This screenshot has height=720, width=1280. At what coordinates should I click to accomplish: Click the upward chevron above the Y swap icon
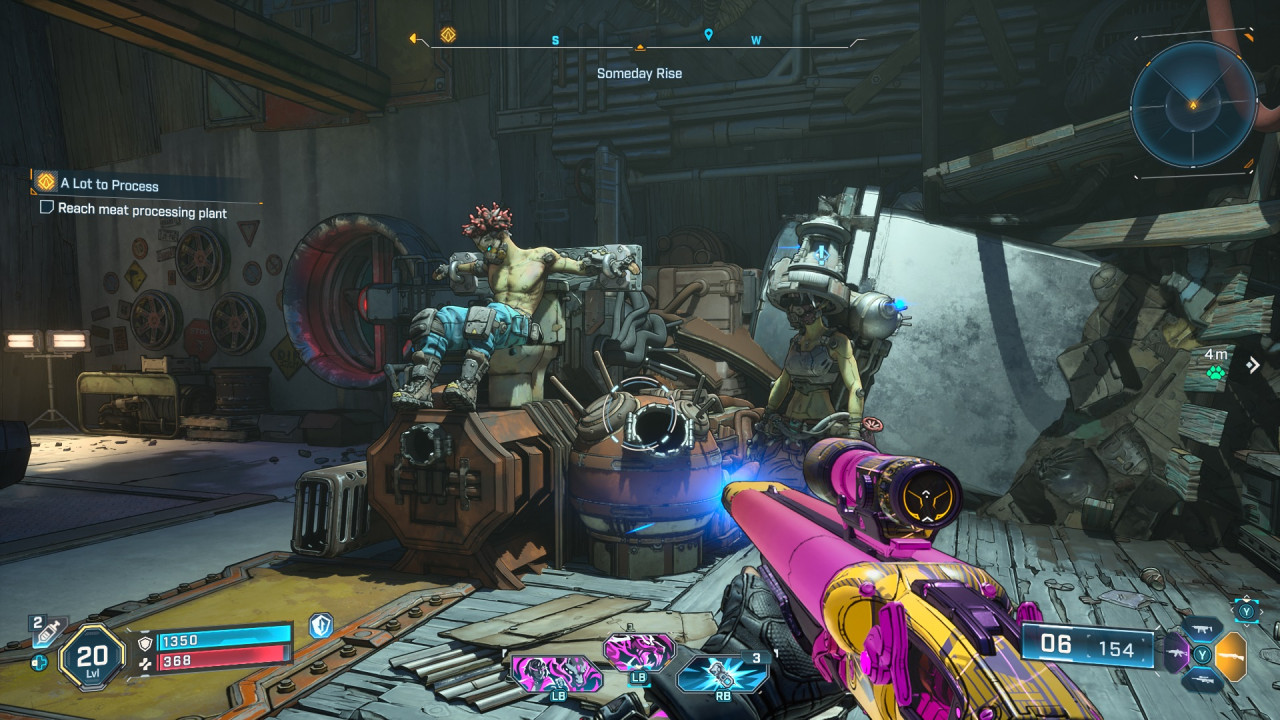pyautogui.click(x=1246, y=597)
